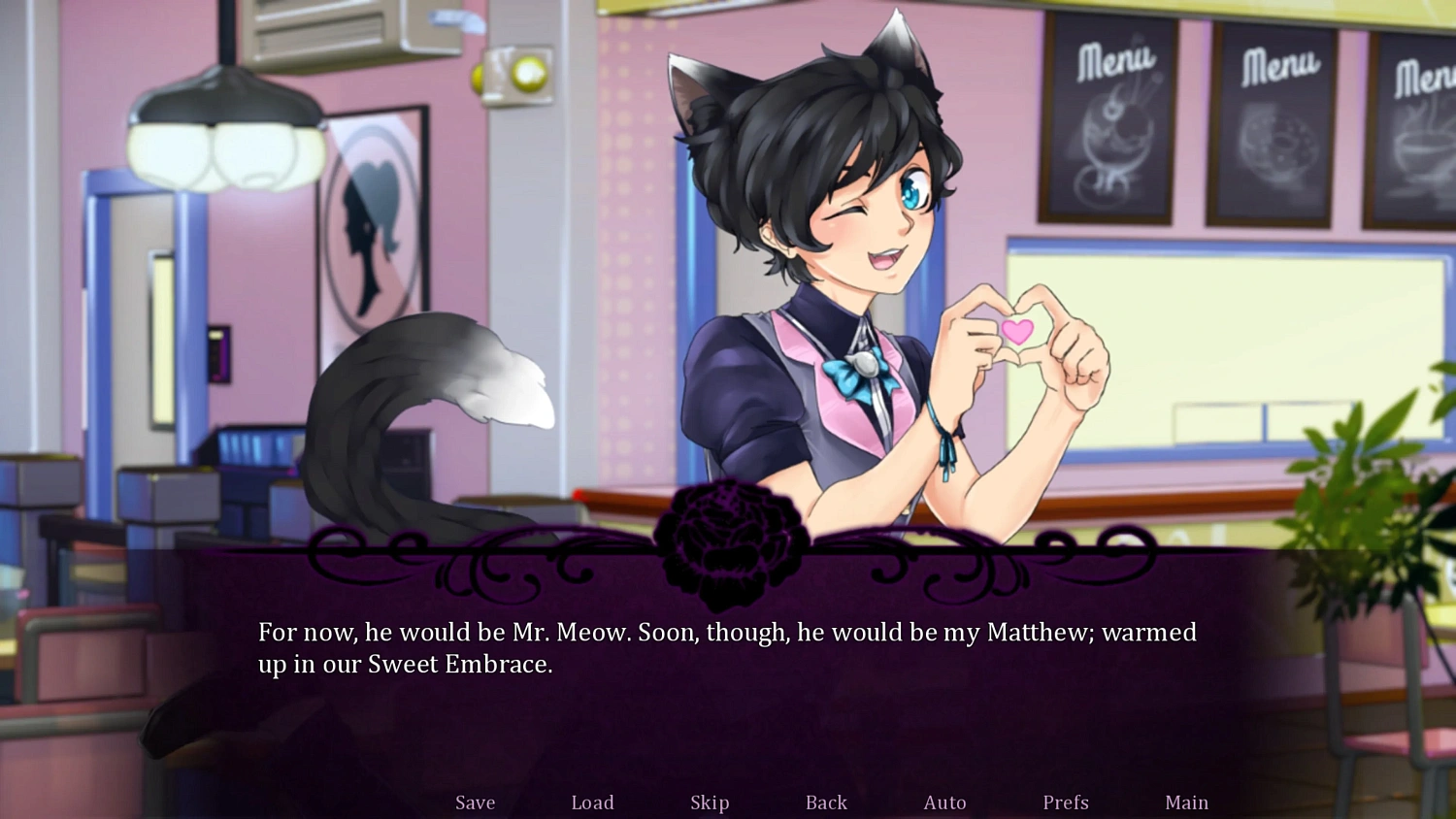1456x819 pixels.
Task: Click the pink heart between the character's hands
Action: click(1018, 333)
